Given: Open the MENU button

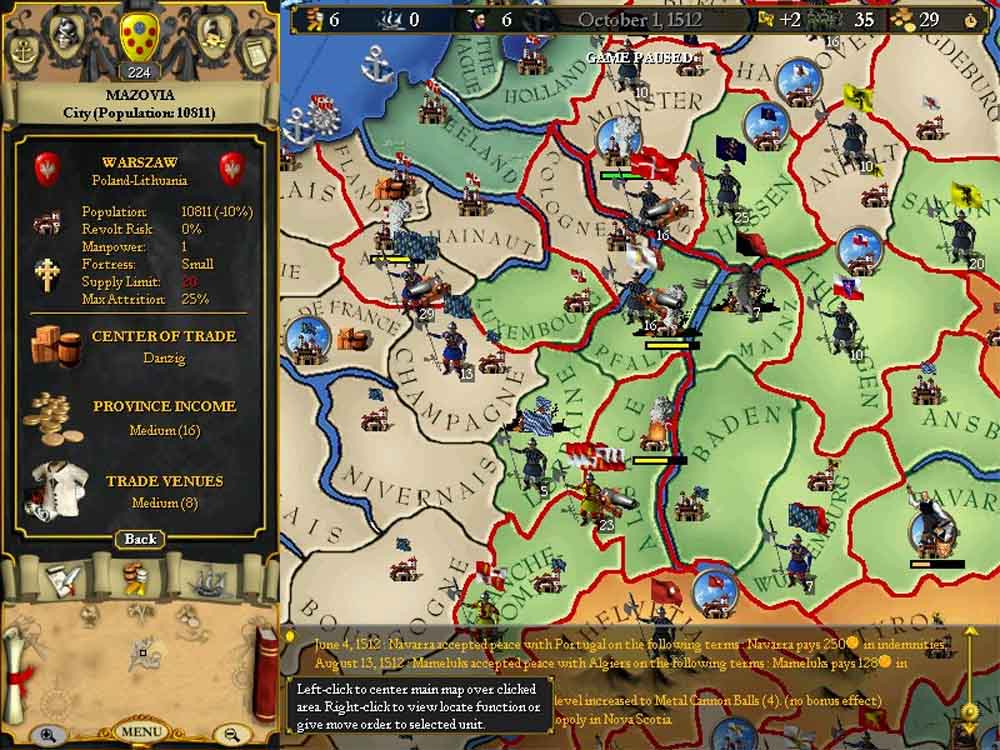Looking at the screenshot, I should [139, 731].
